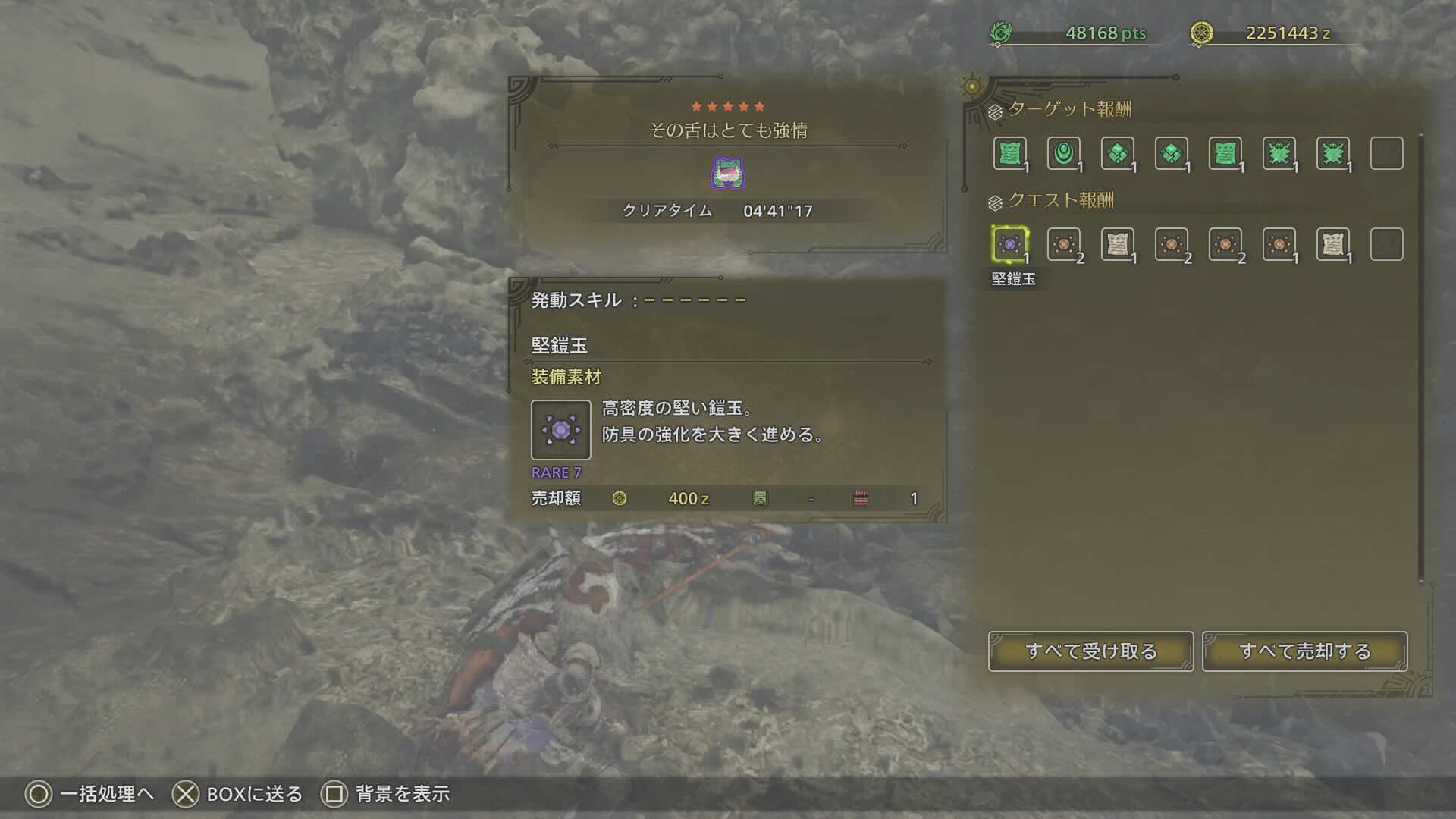Click the 堅鎧玉 item thumbnail in the detail panel
Image resolution: width=1456 pixels, height=819 pixels.
point(562,431)
